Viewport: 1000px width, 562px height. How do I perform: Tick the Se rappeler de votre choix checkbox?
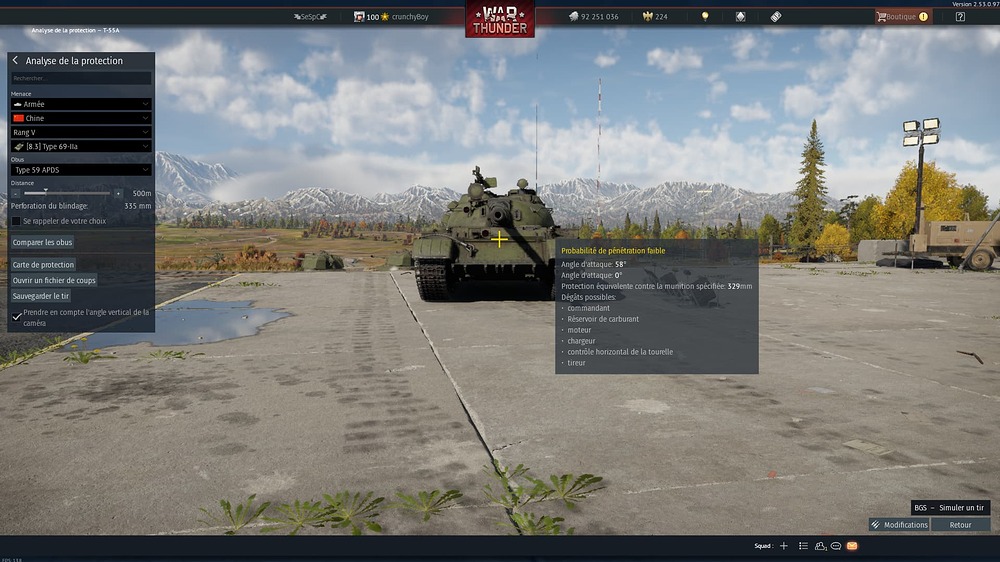(x=16, y=221)
